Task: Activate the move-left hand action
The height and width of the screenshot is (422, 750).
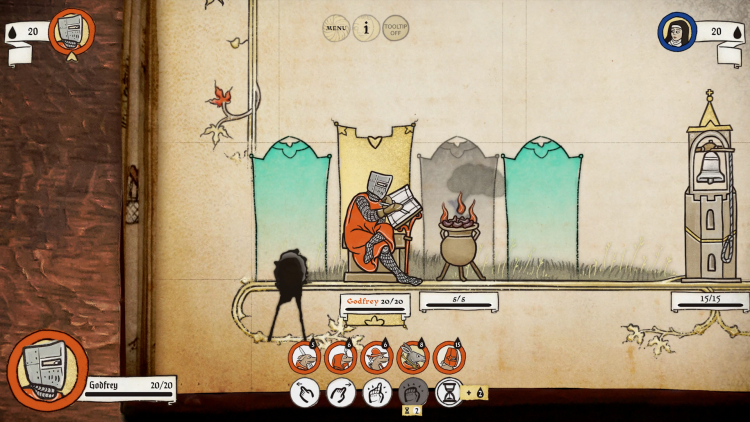Action: (305, 393)
